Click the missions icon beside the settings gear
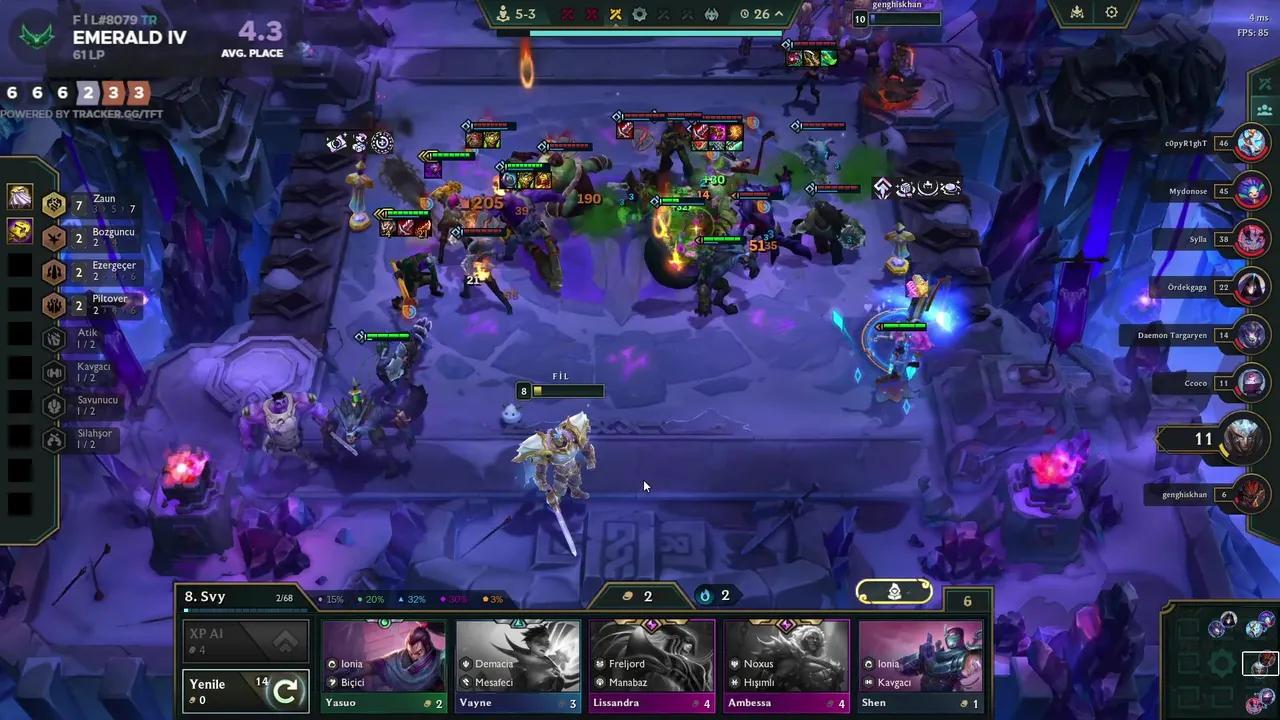This screenshot has height=720, width=1280. coord(1077,13)
